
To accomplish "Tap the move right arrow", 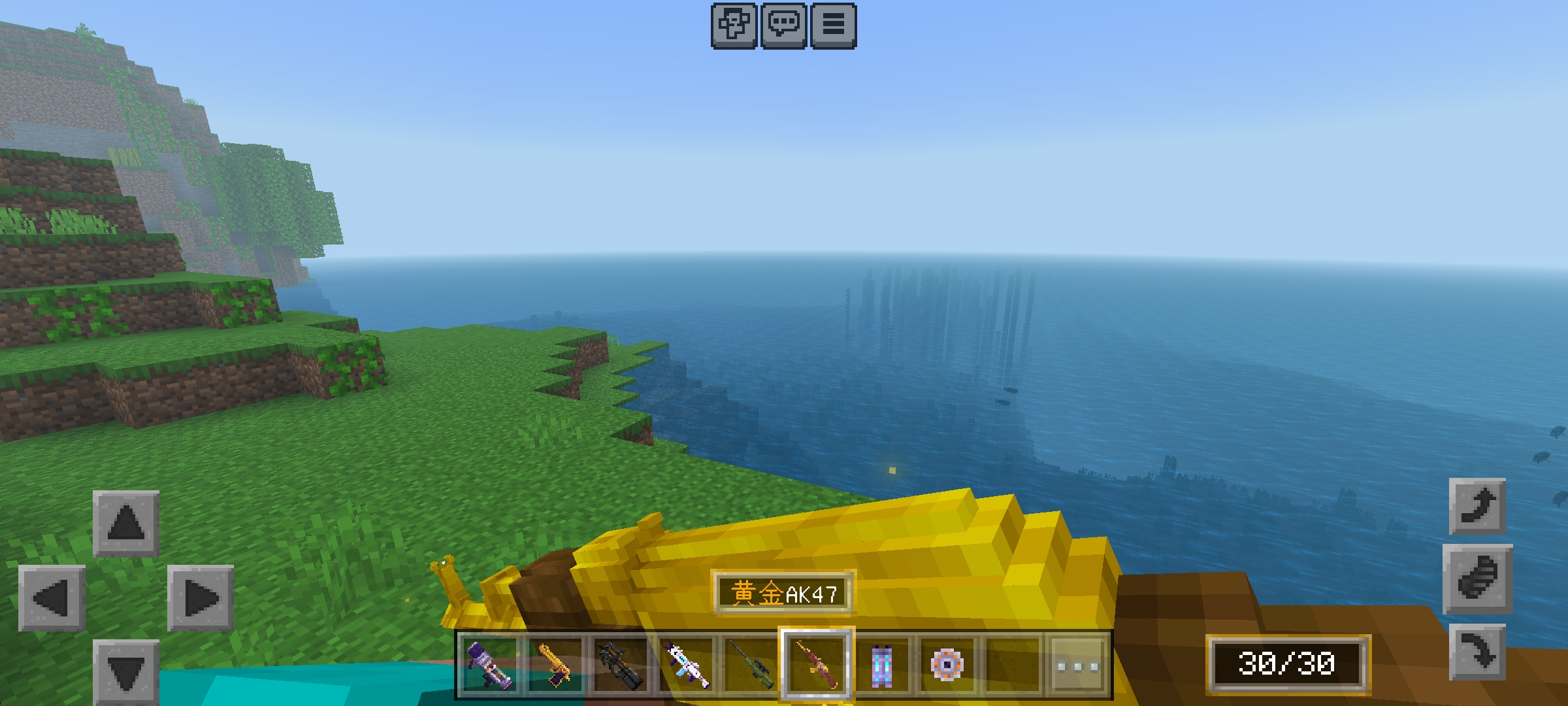I will 200,597.
